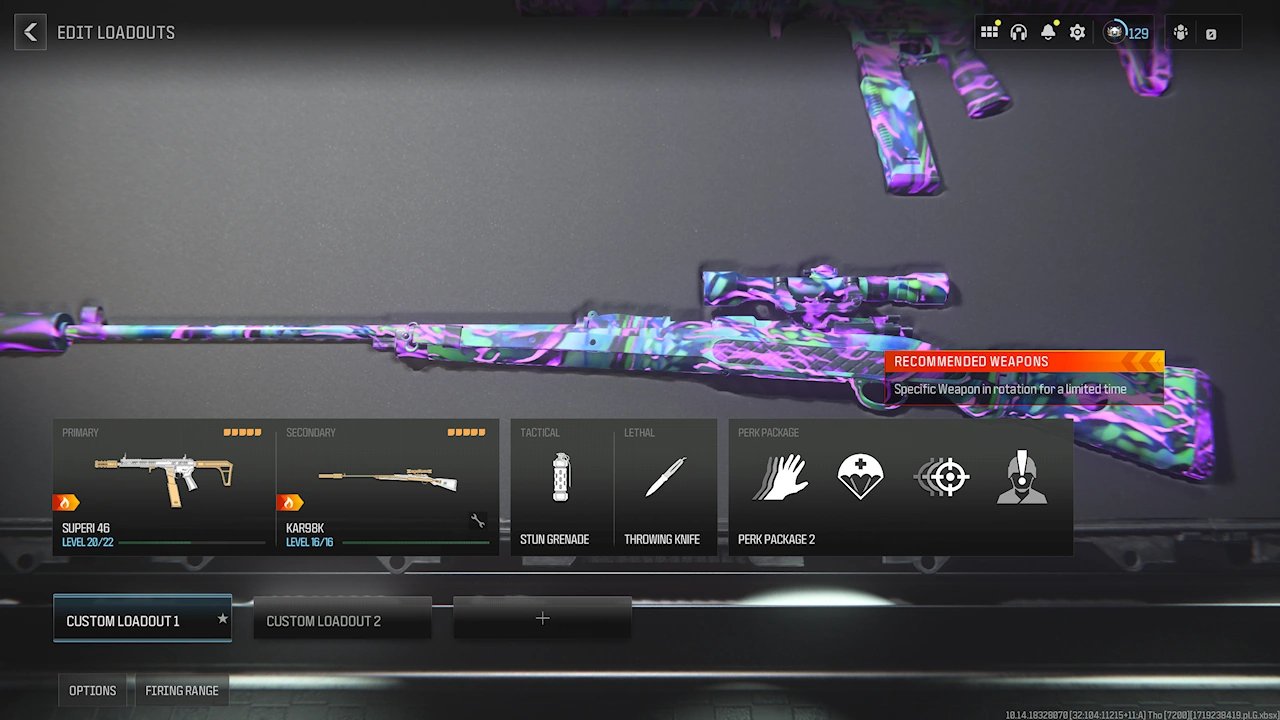Screen dimensions: 1280x720
Task: Enter the Firing Range
Action: click(x=182, y=690)
